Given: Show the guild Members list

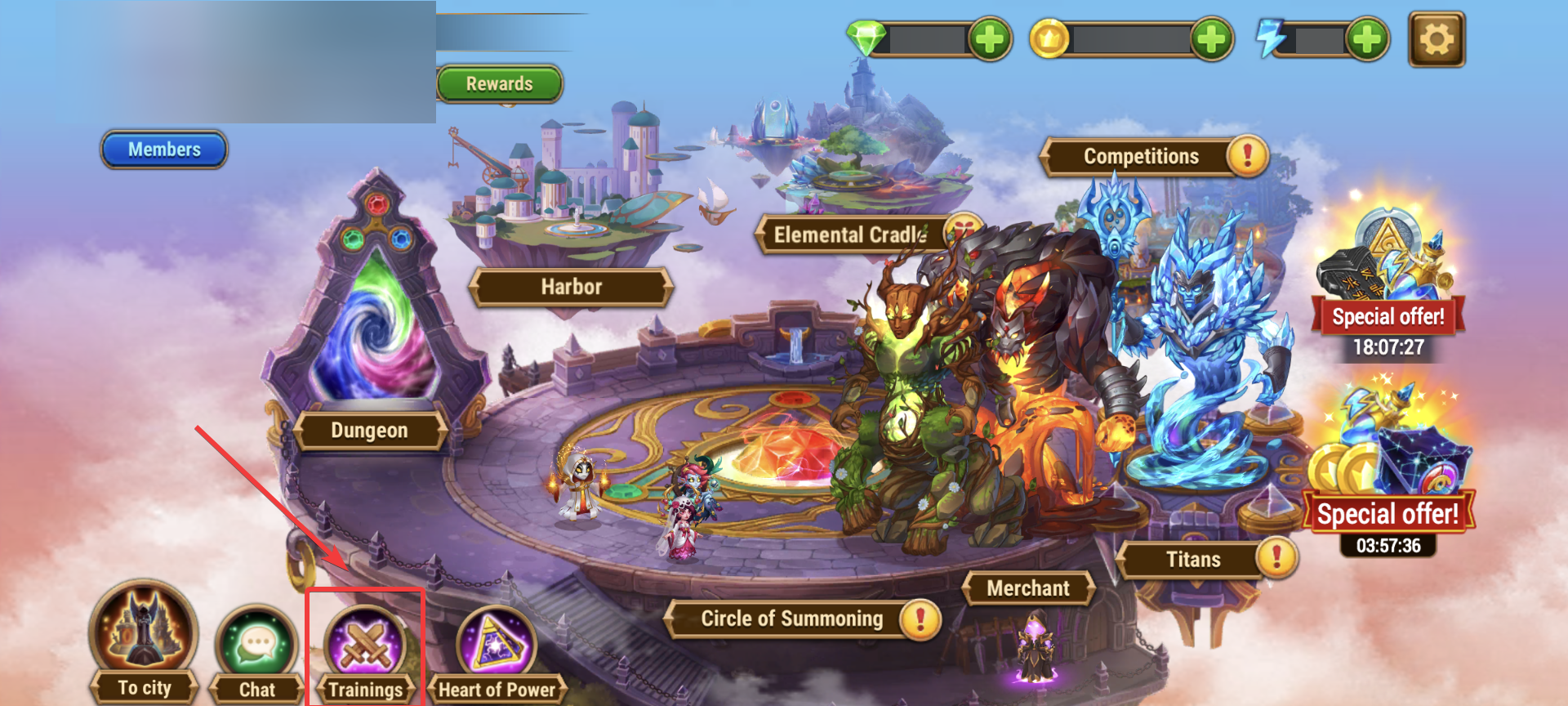Looking at the screenshot, I should (164, 150).
